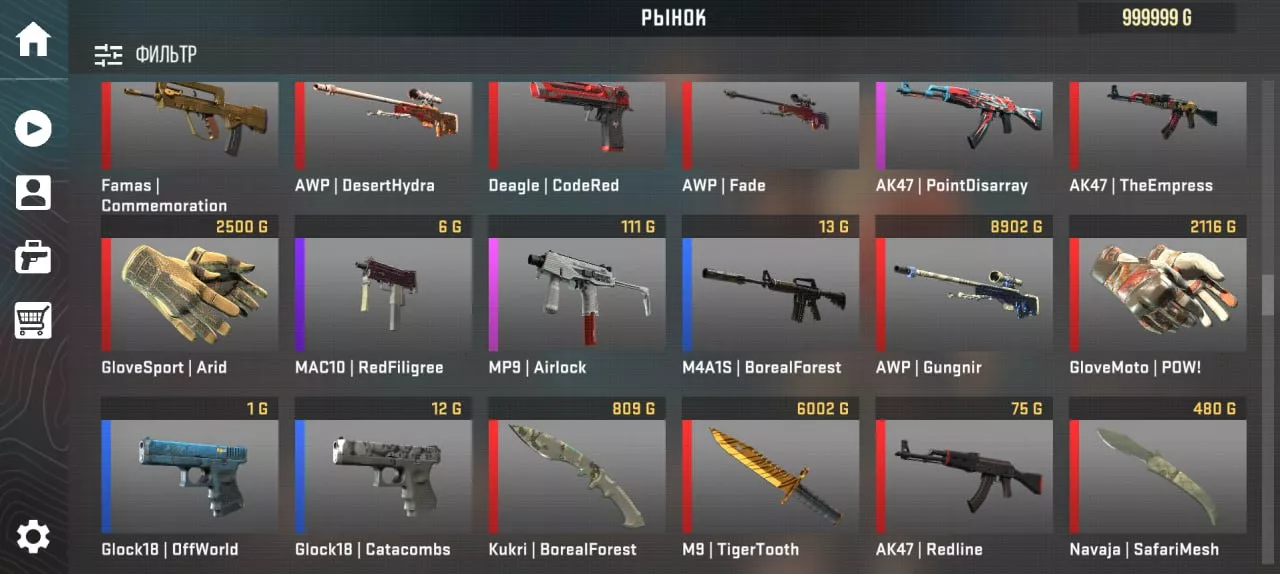
Task: Select the M4A1S BorealForest listing
Action: 771,295
